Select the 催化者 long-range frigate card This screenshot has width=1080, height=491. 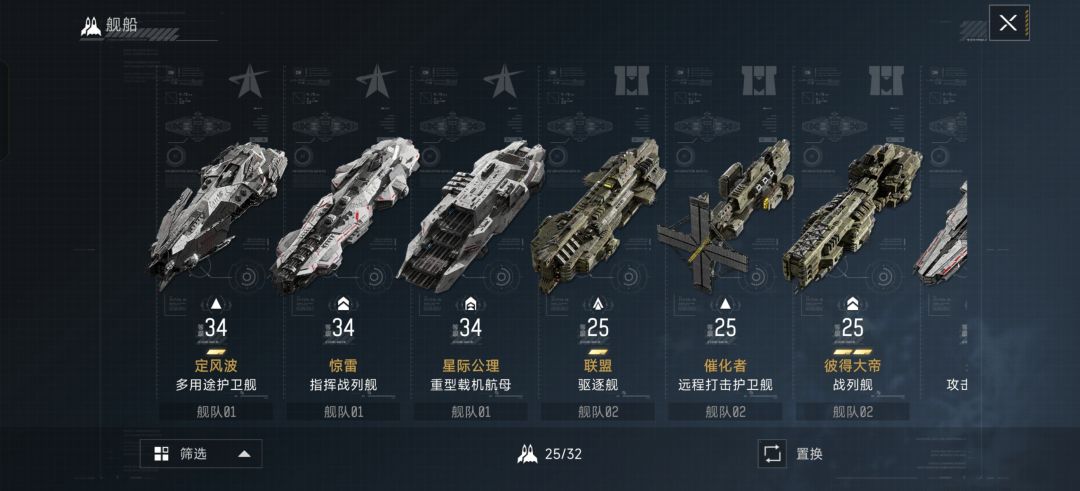[x=725, y=240]
